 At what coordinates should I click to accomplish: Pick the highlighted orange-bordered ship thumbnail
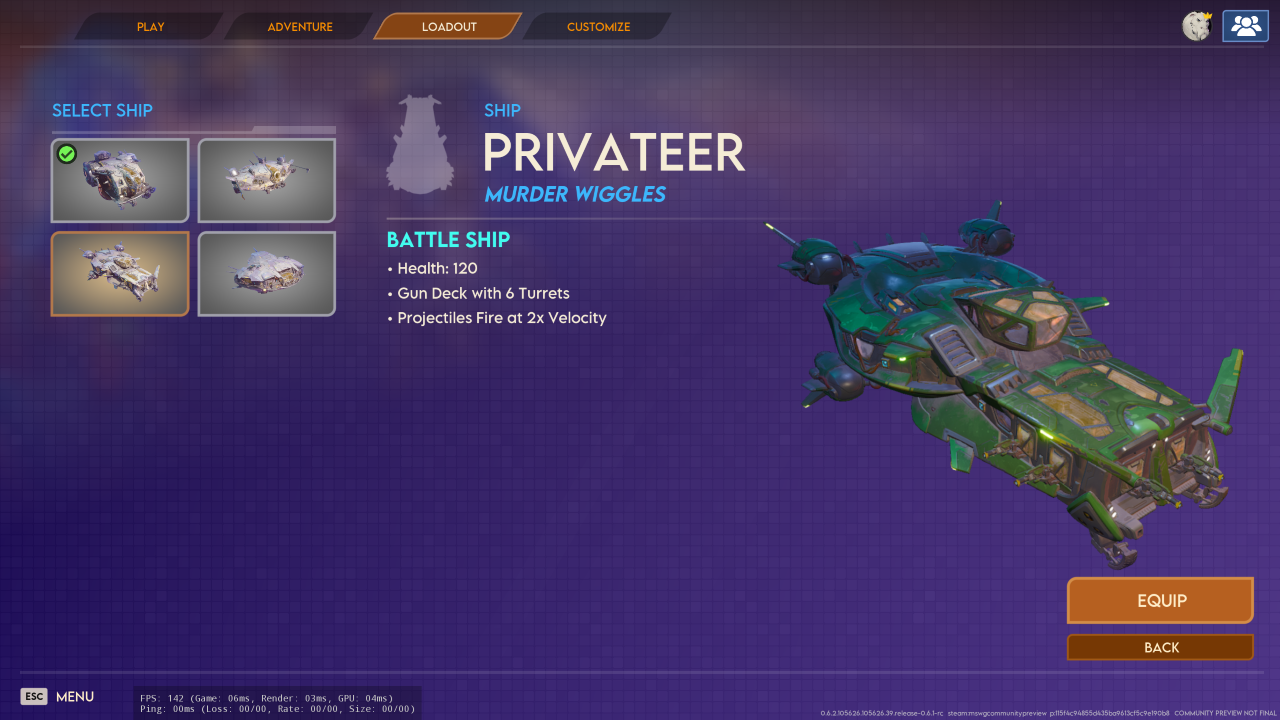click(x=120, y=274)
